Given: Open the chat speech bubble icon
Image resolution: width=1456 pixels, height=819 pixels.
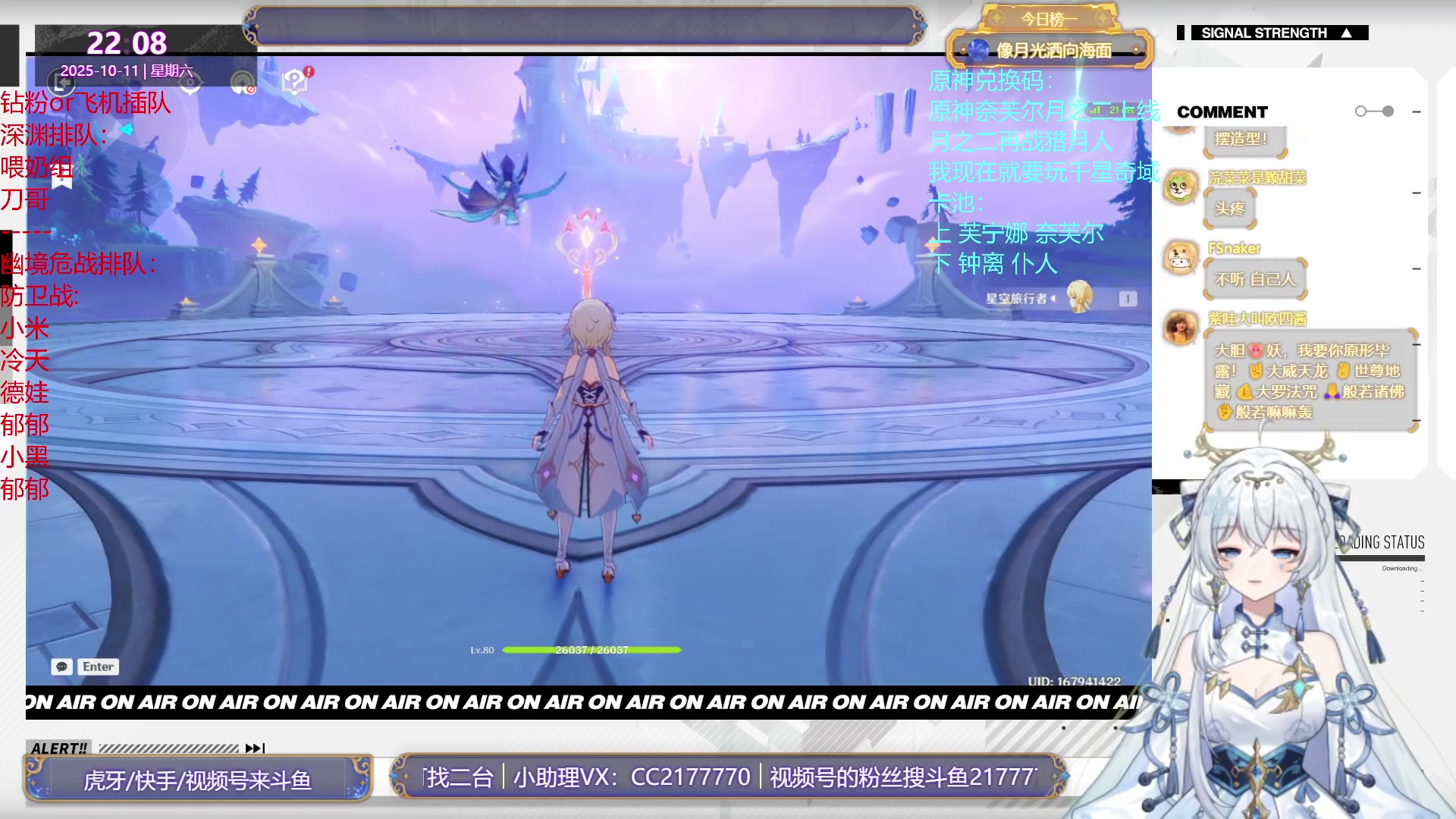Looking at the screenshot, I should (x=61, y=667).
